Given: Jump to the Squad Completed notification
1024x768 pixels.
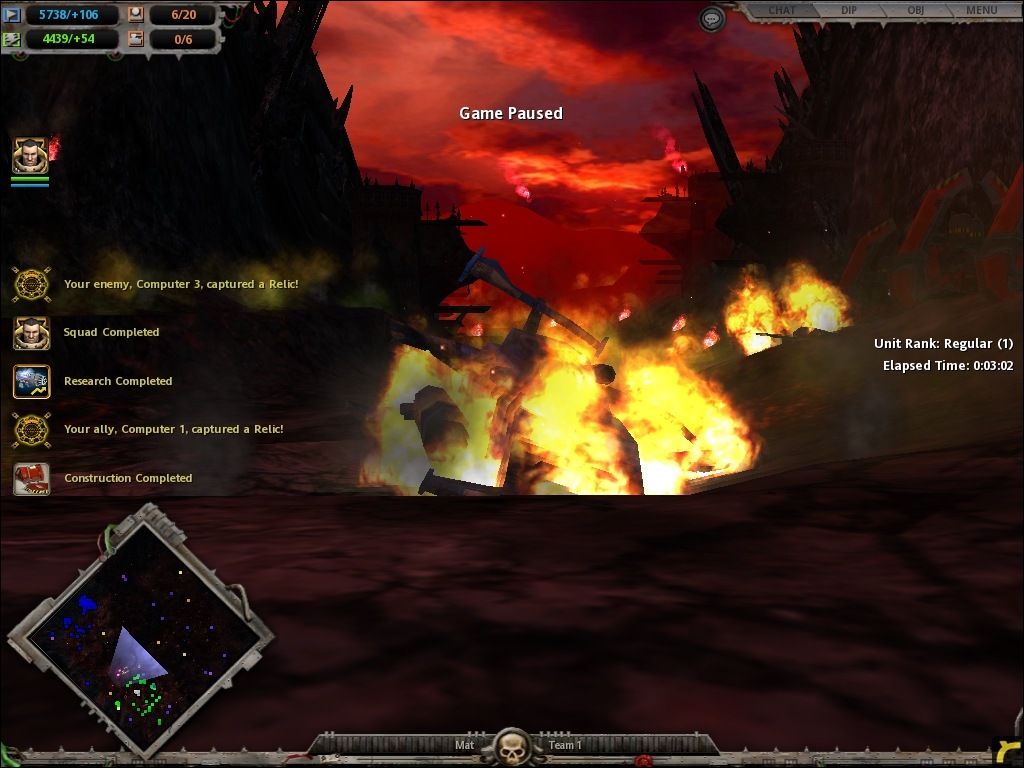Looking at the screenshot, I should (32, 333).
